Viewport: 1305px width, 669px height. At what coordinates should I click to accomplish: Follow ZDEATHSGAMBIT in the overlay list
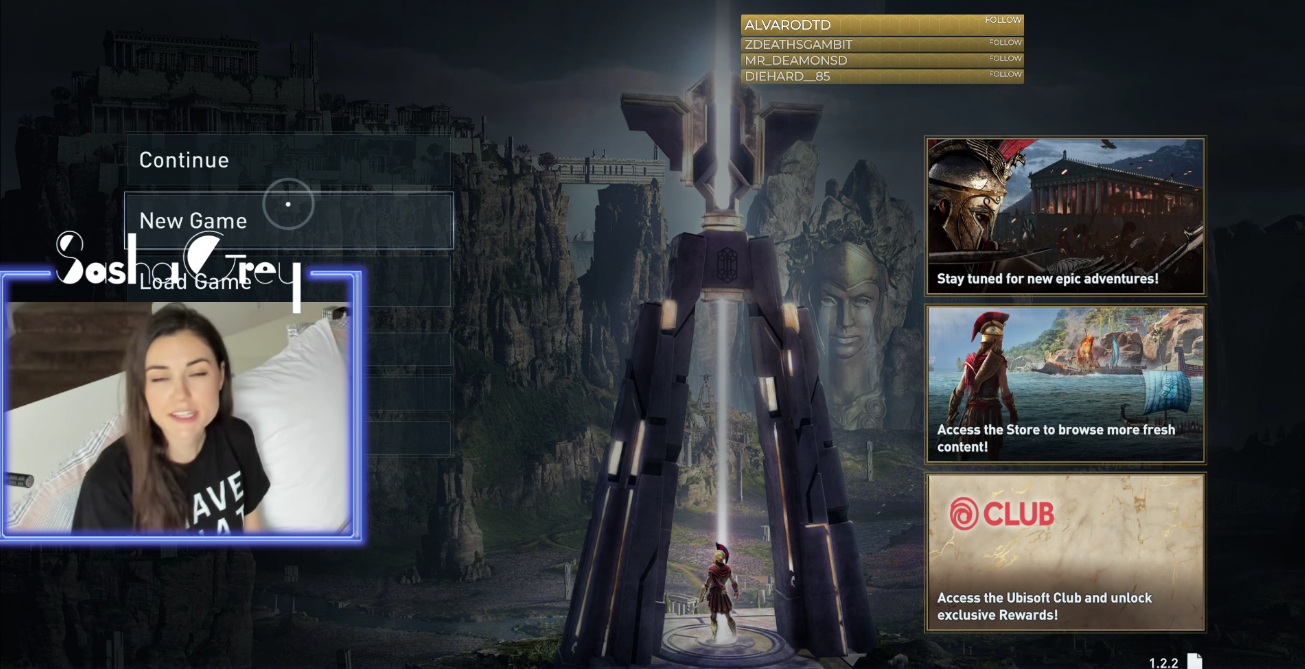point(1005,43)
